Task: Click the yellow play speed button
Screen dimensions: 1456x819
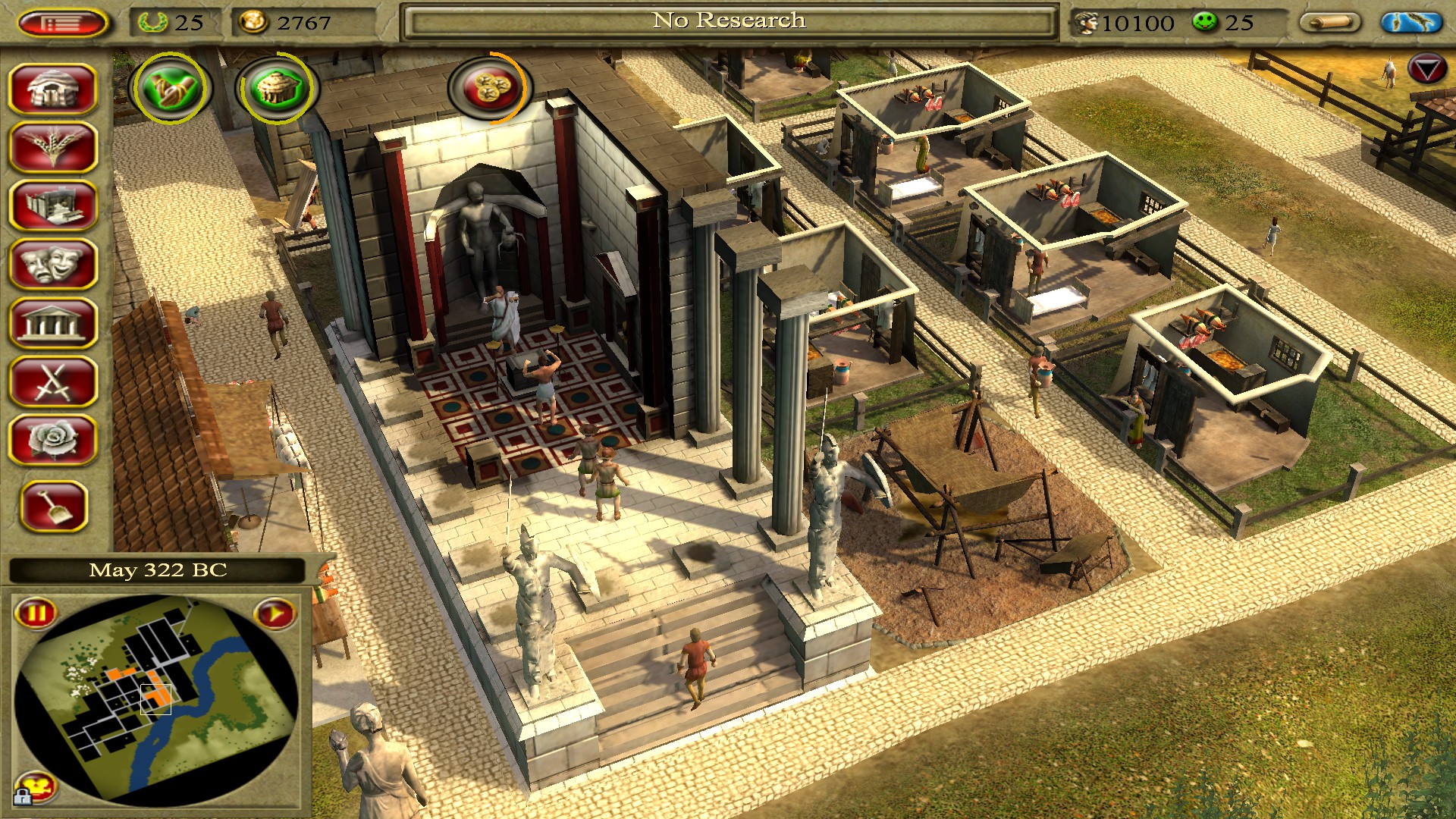Action: (275, 613)
